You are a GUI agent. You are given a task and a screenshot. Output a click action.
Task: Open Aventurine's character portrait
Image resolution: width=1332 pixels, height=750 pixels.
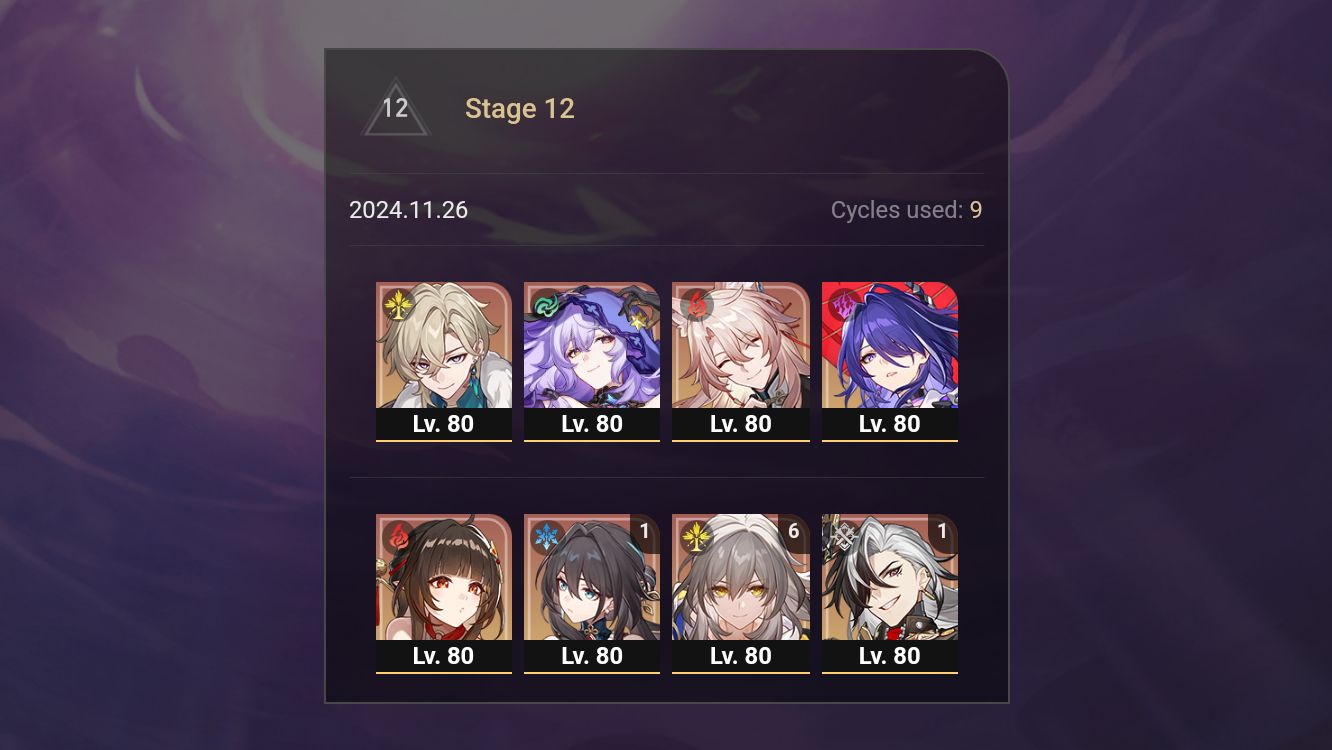pyautogui.click(x=444, y=345)
